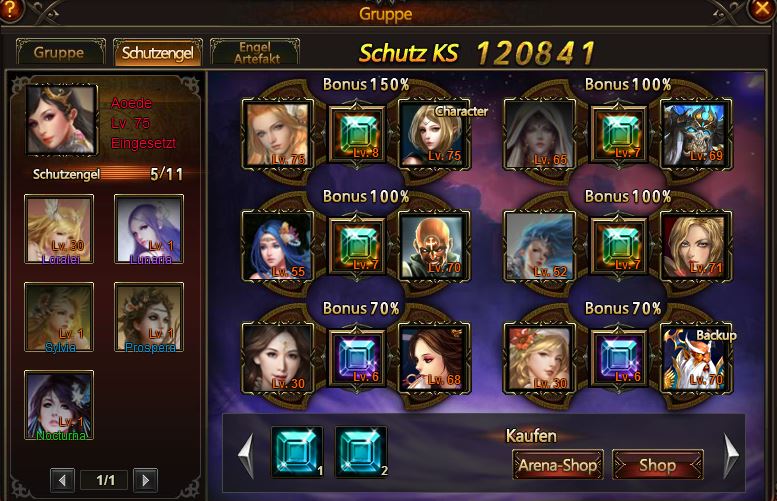Choose the Nocturna guardian angel

(x=60, y=405)
